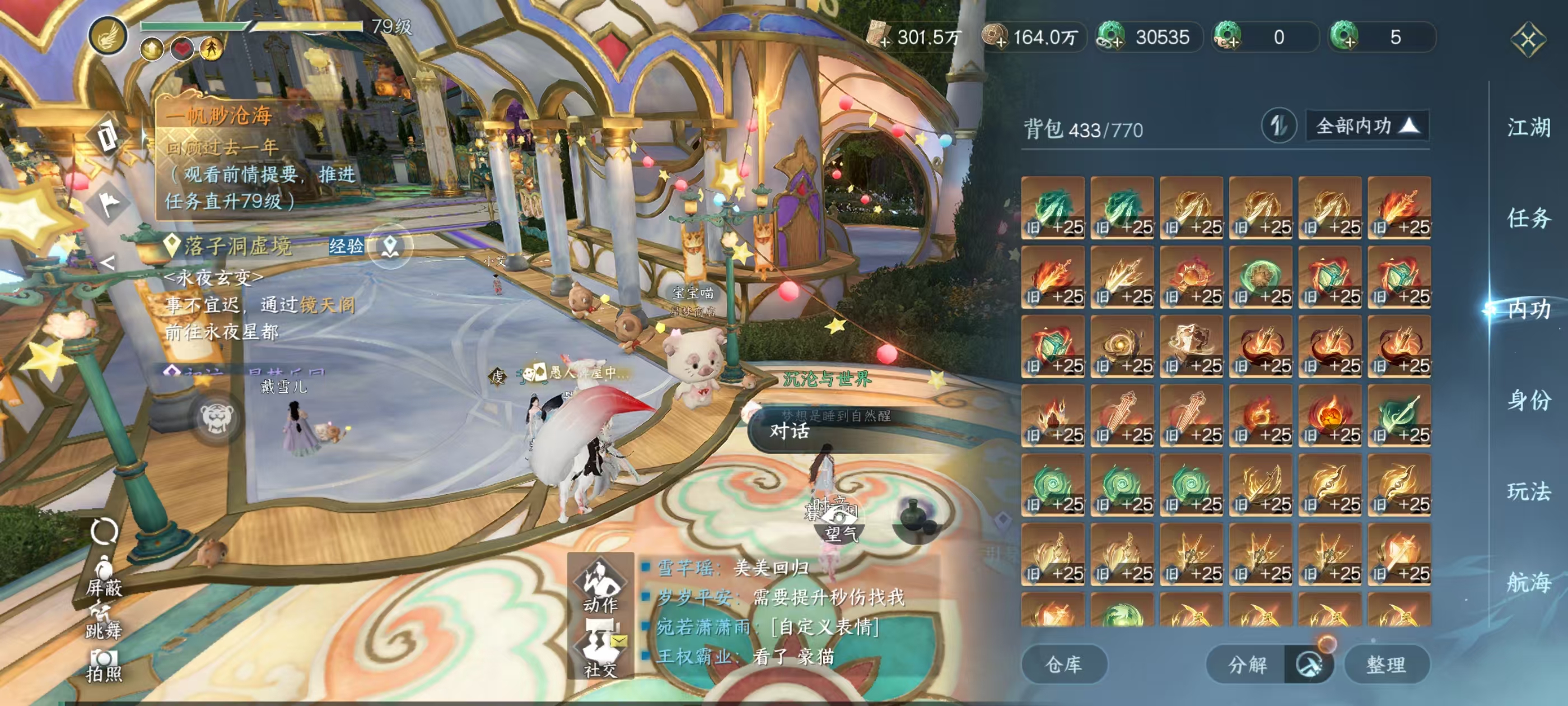The width and height of the screenshot is (1568, 706).
Task: Open the 落子洞虚境 quest tracker entry
Action: coord(237,246)
